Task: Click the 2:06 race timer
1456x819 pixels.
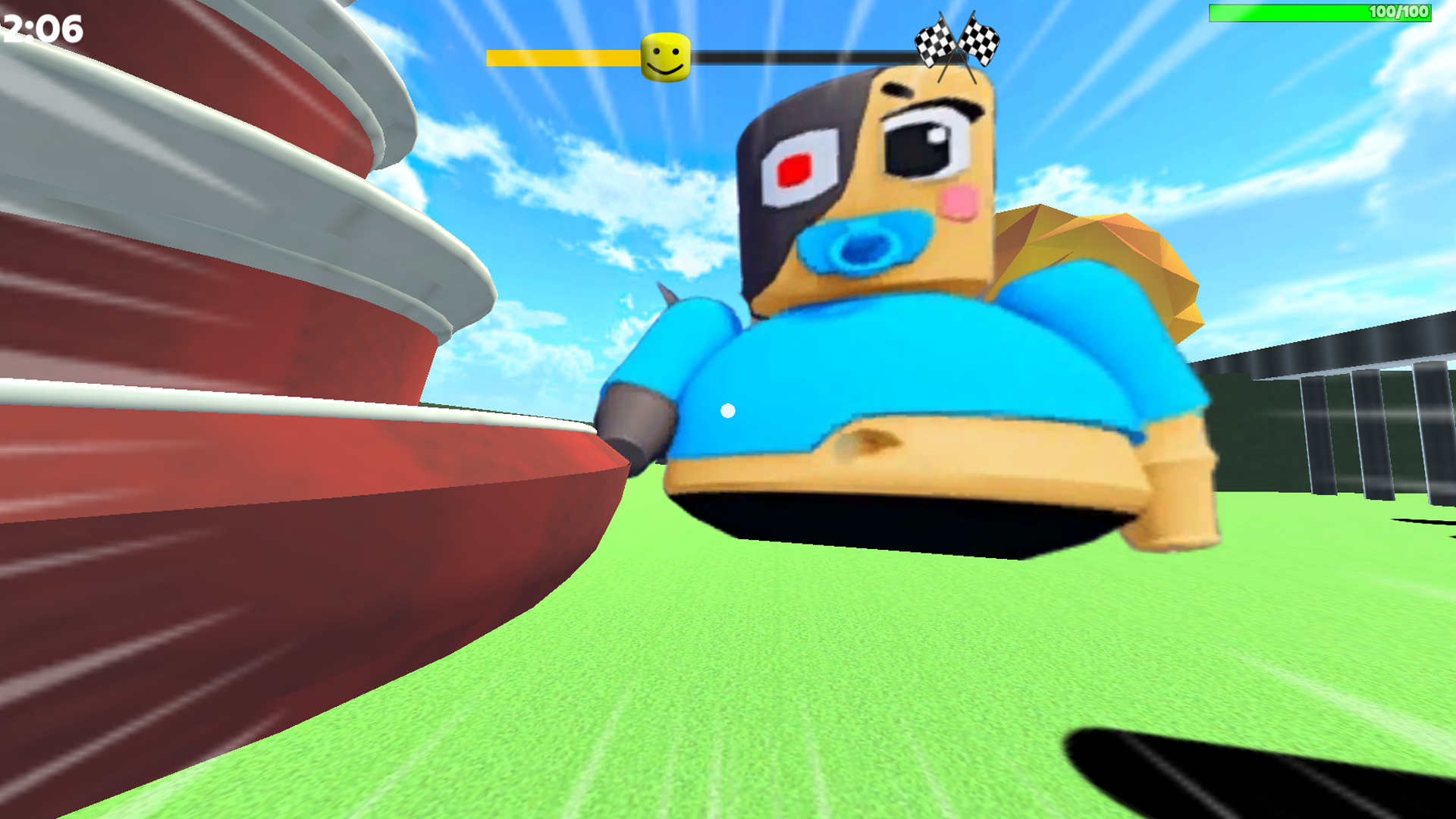Action: click(x=39, y=30)
